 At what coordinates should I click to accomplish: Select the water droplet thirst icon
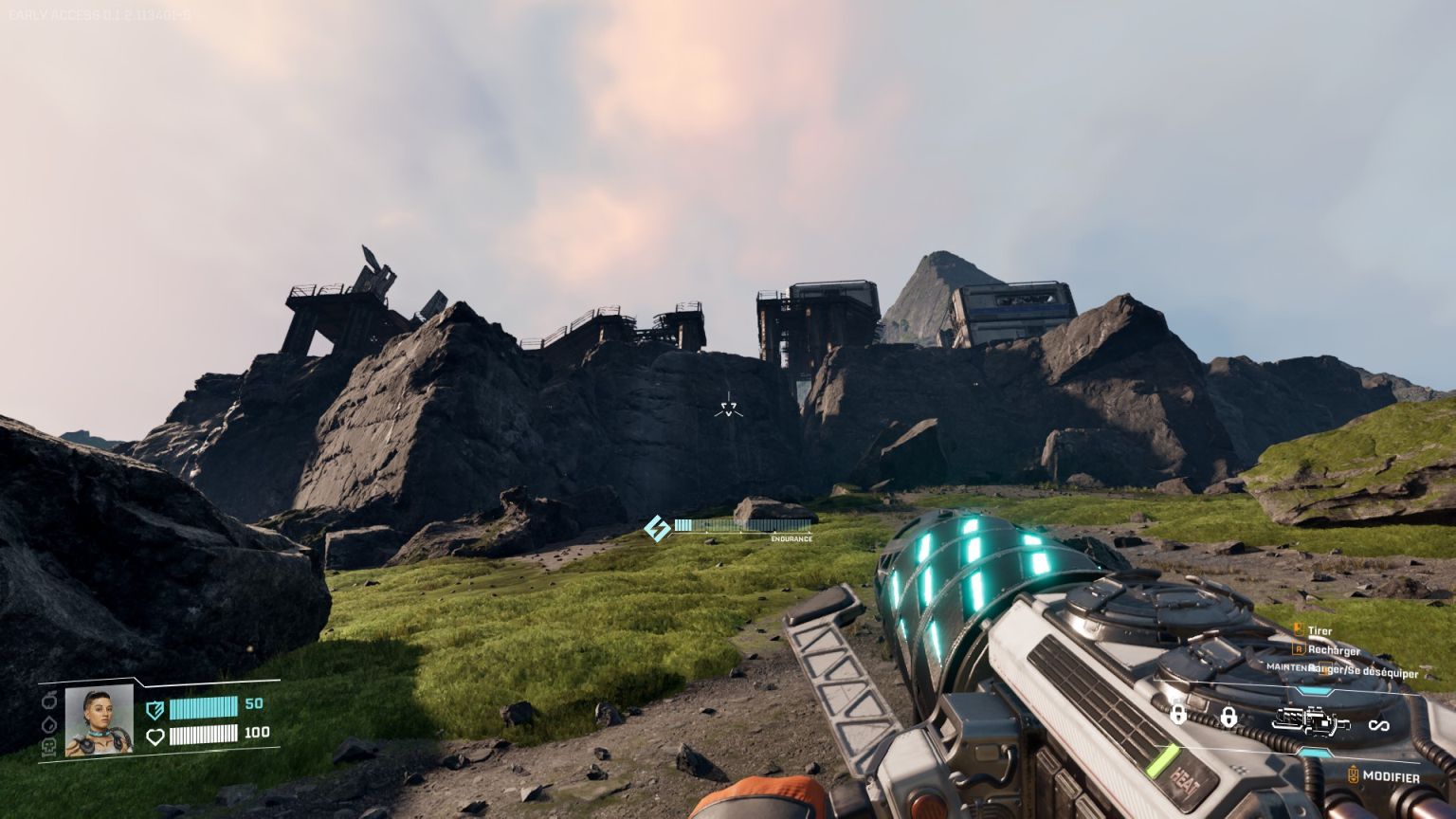click(x=50, y=723)
